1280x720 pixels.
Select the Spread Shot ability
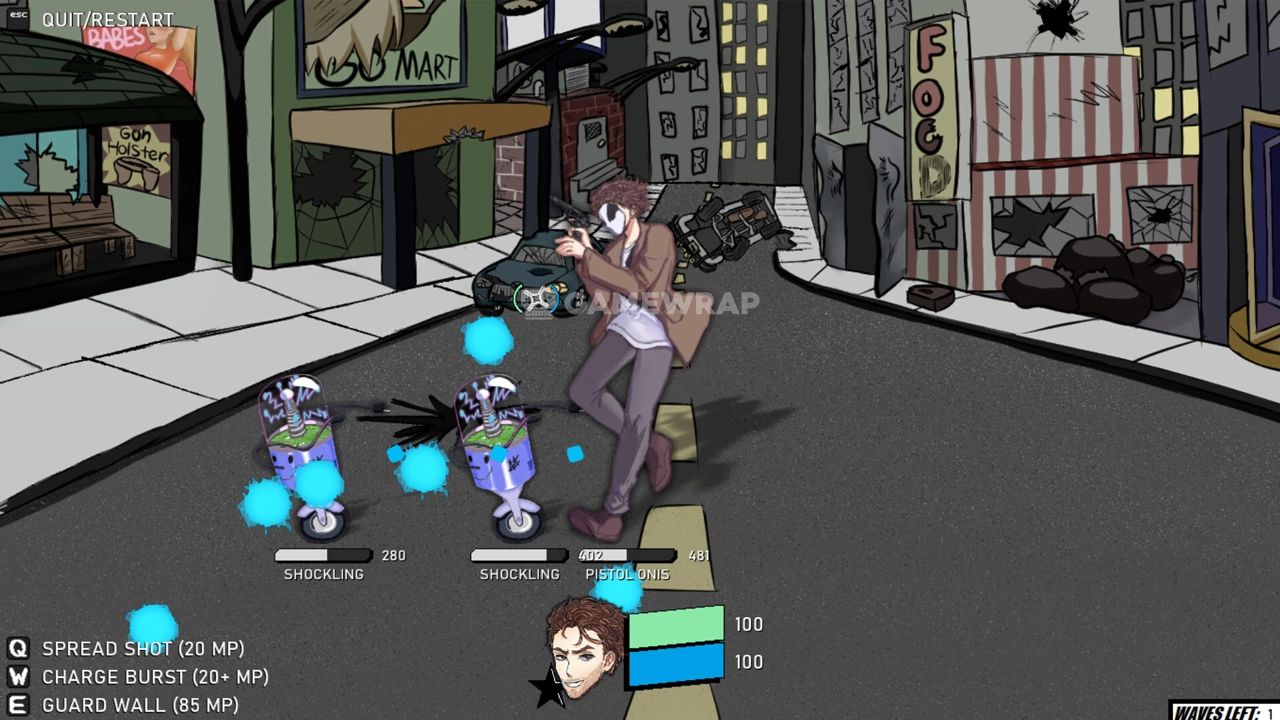pos(142,649)
